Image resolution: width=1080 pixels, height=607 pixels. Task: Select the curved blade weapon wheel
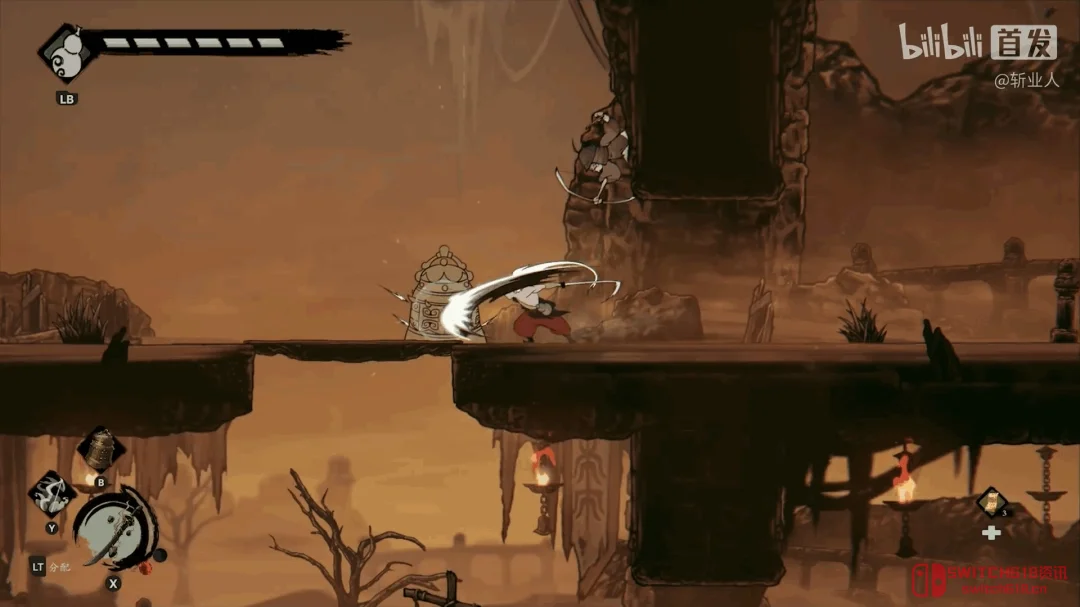[x=114, y=527]
